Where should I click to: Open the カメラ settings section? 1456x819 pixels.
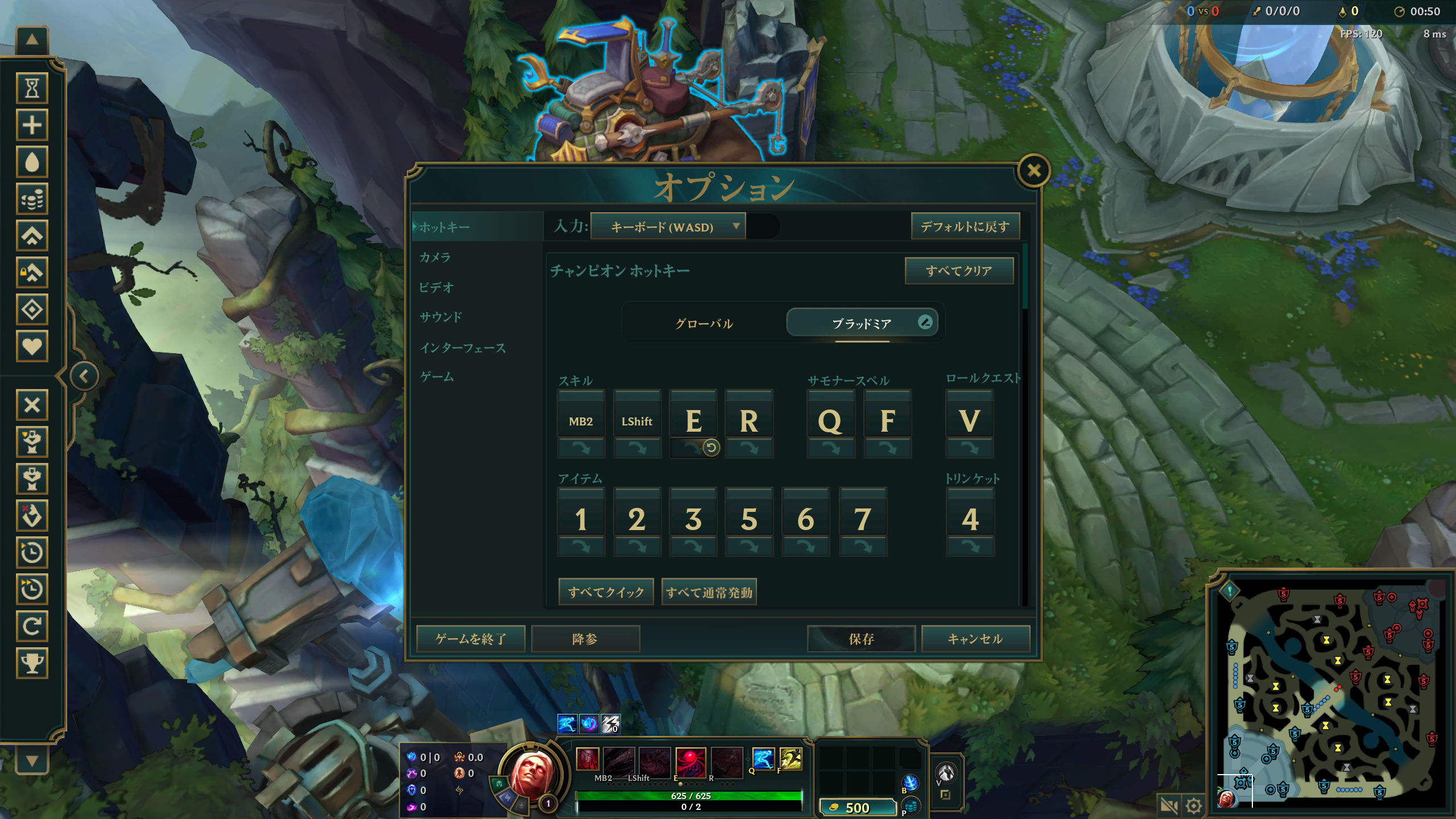tap(435, 258)
